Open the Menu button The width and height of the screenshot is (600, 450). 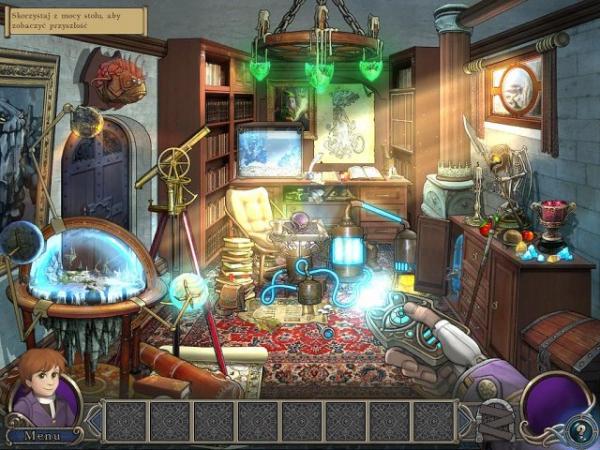43,435
